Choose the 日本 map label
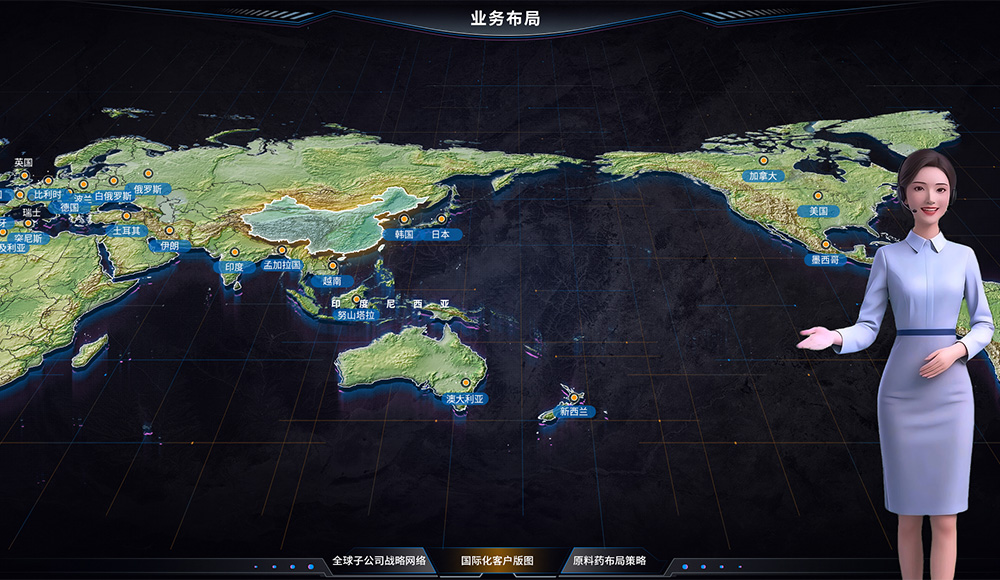This screenshot has height=580, width=1000. pyautogui.click(x=441, y=234)
